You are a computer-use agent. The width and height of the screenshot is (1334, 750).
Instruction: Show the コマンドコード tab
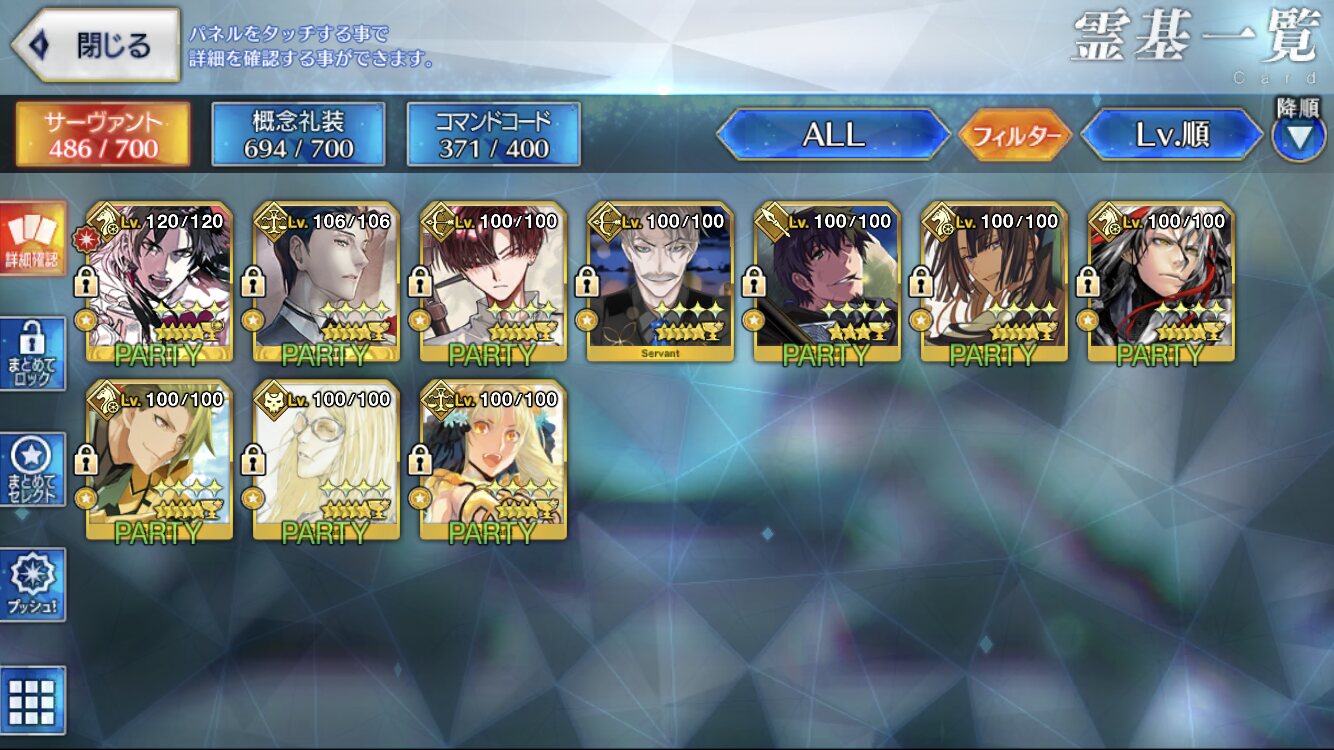coord(493,134)
